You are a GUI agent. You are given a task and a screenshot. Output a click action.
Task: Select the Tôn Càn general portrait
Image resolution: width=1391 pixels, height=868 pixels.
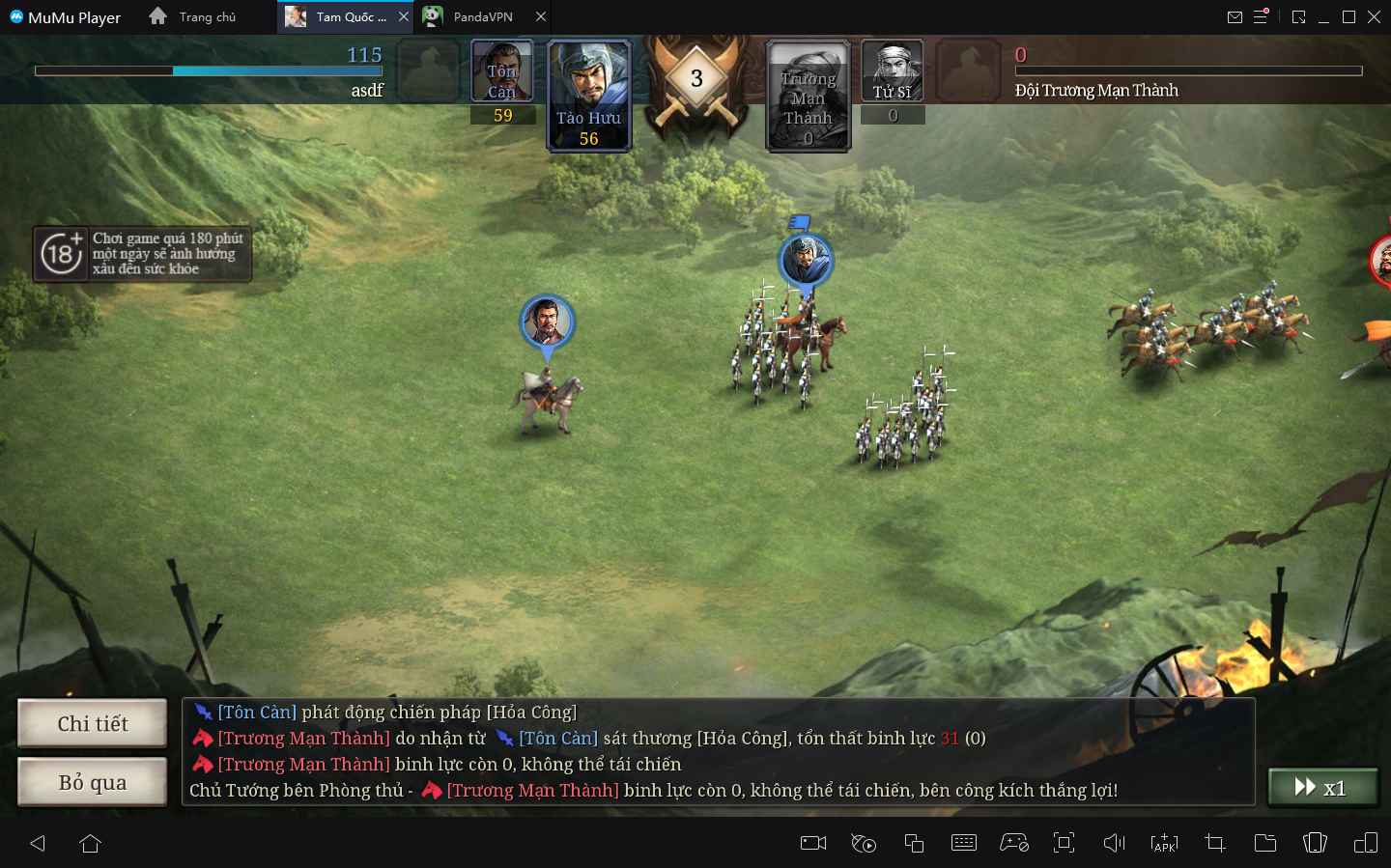click(x=501, y=71)
